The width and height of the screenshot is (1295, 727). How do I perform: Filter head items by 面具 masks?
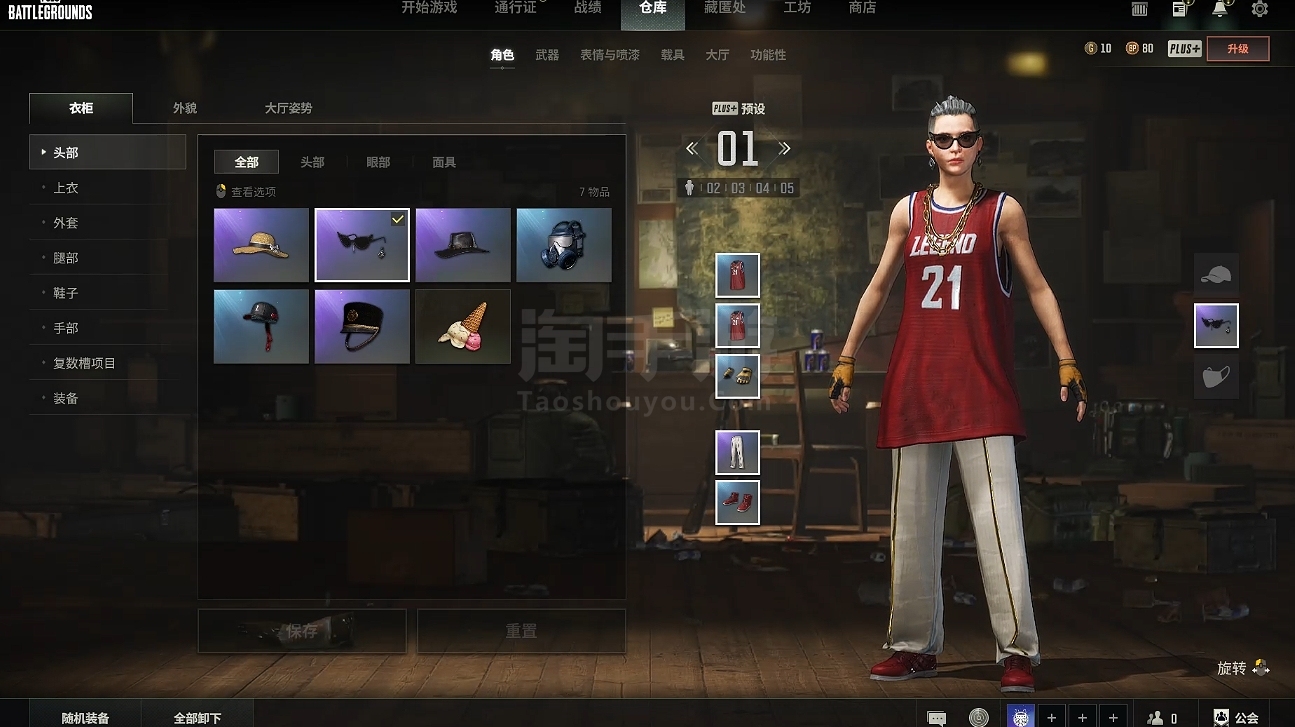pos(444,162)
